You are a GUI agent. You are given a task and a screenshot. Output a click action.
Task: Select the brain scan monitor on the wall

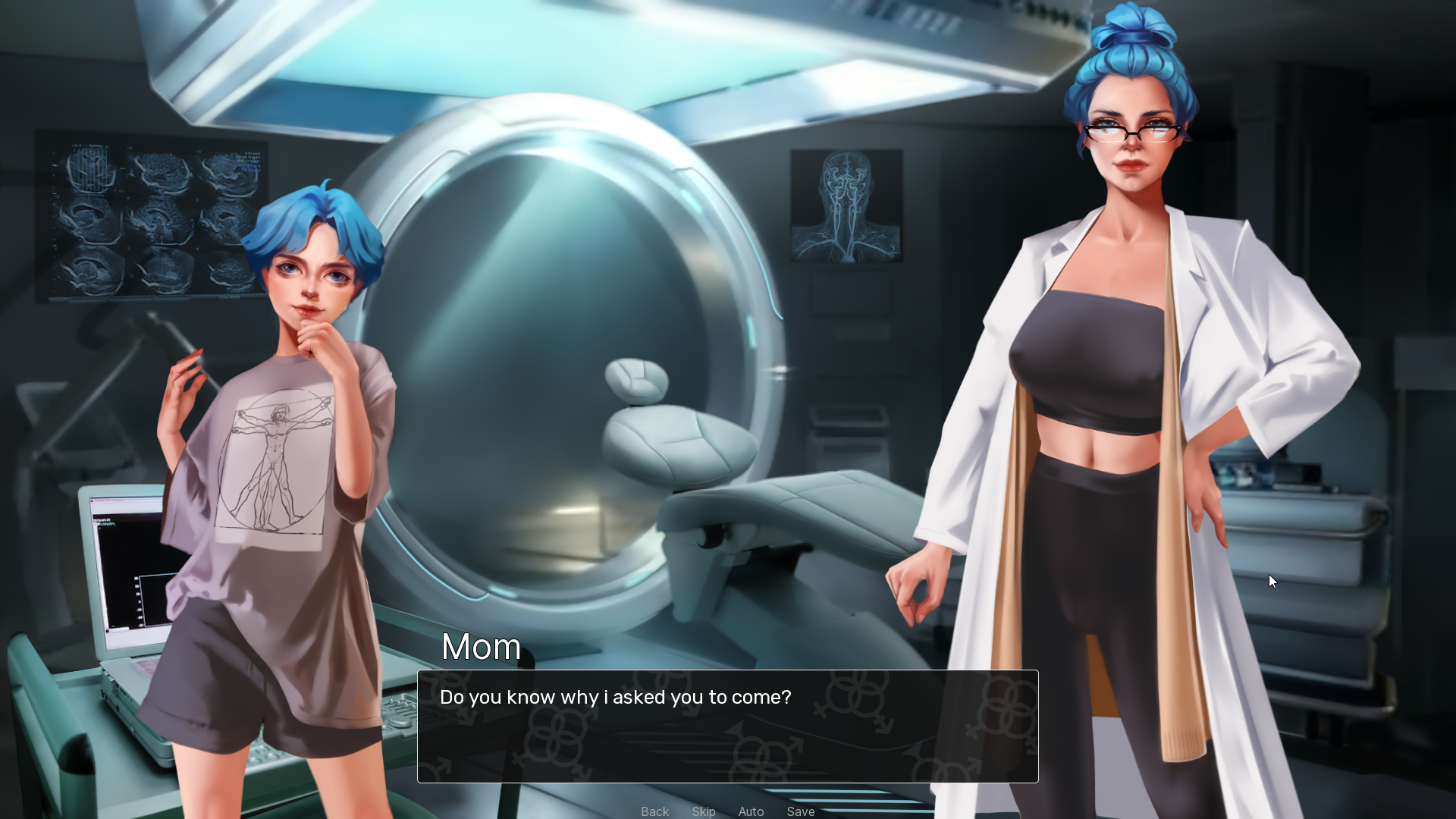click(152, 220)
